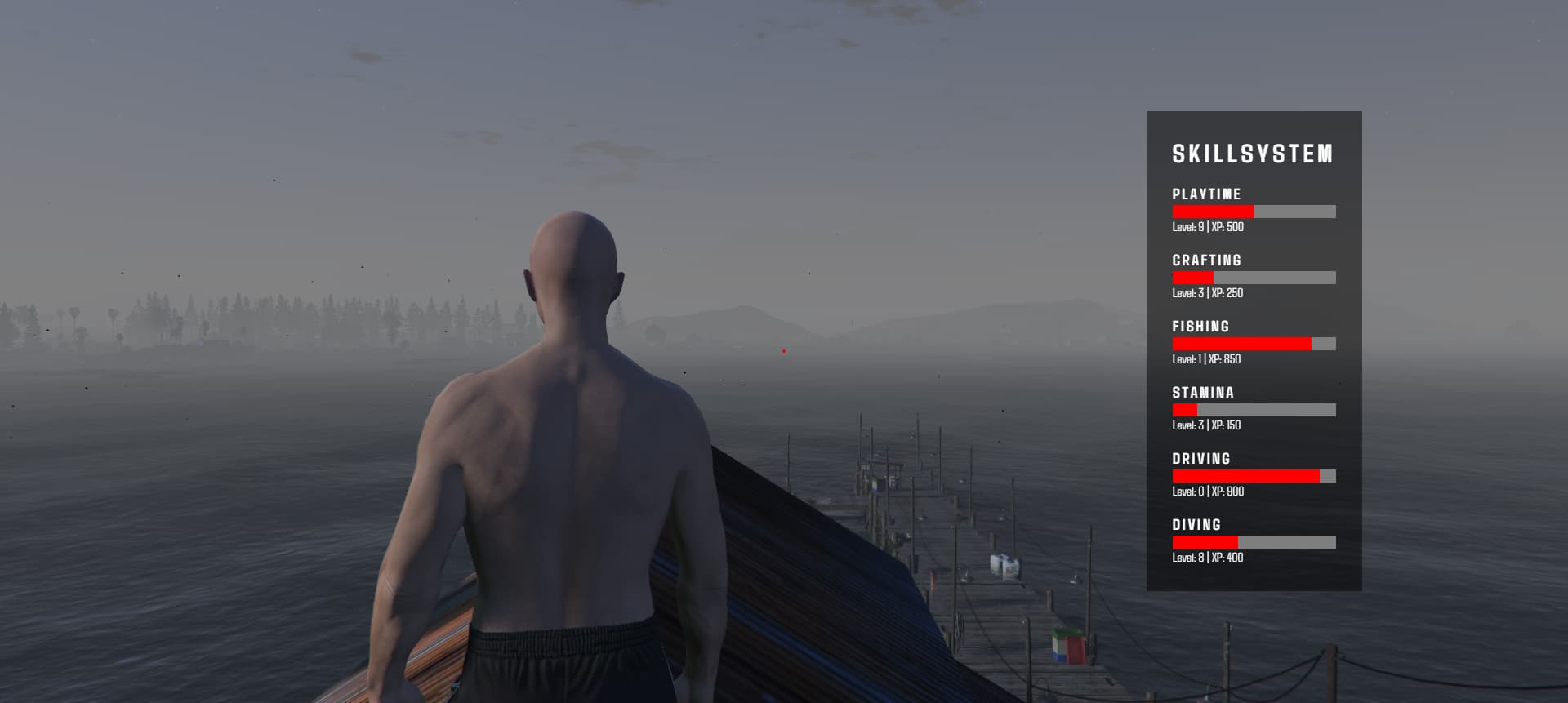Click the DRIVING progress bar
Viewport: 1568px width, 703px height.
tap(1254, 475)
